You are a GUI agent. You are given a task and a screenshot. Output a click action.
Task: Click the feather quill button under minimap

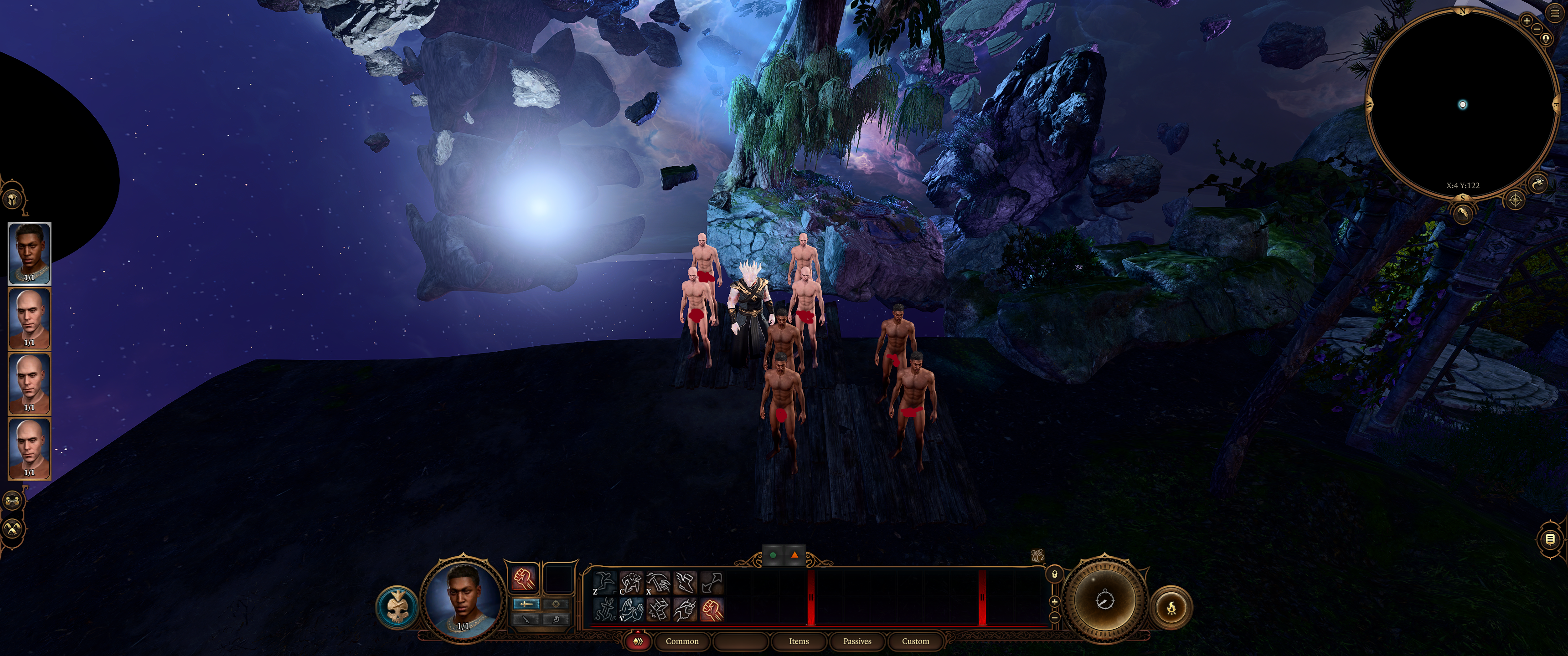[1463, 213]
